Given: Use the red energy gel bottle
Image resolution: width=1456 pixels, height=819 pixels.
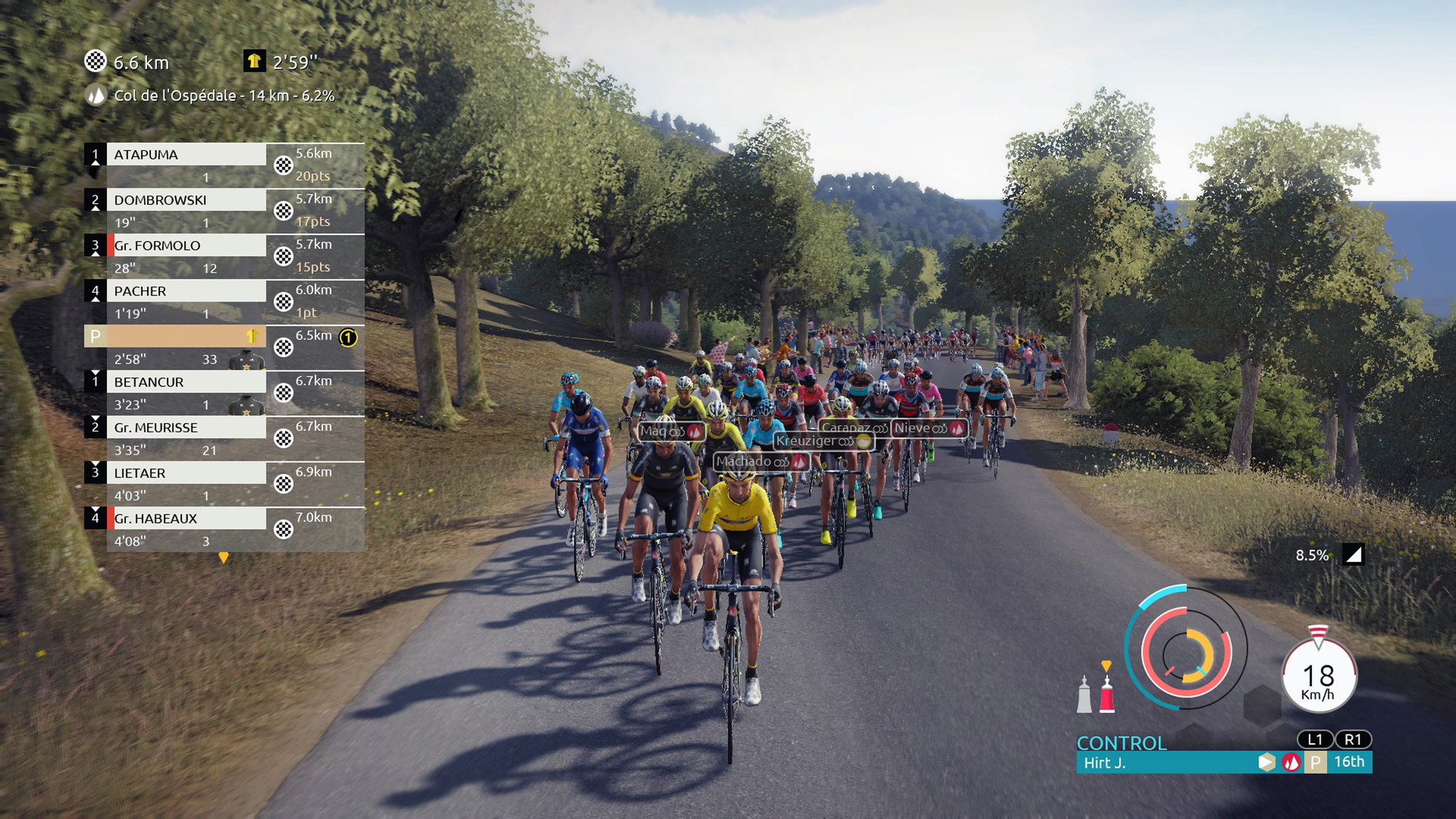Looking at the screenshot, I should 1107,695.
